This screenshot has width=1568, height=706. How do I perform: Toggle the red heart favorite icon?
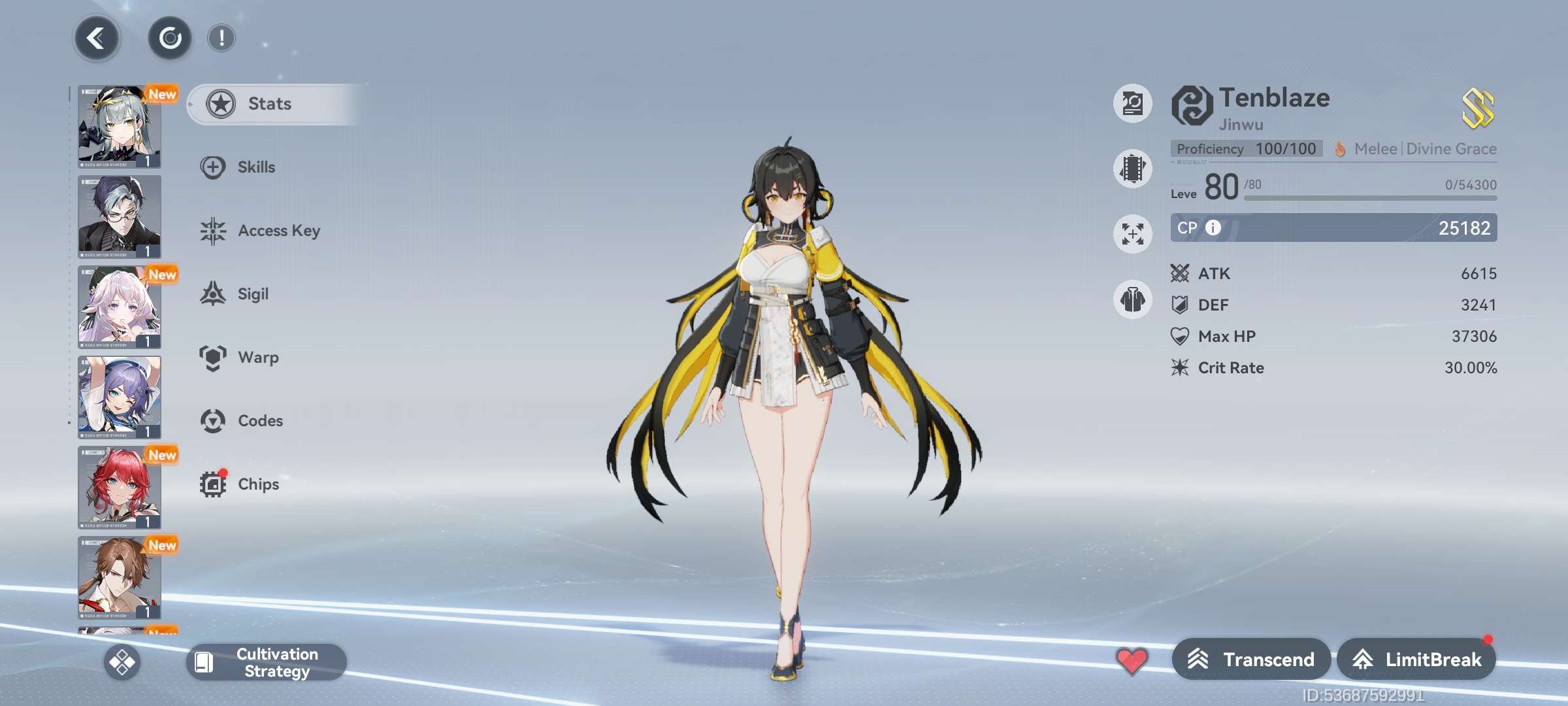[1132, 660]
